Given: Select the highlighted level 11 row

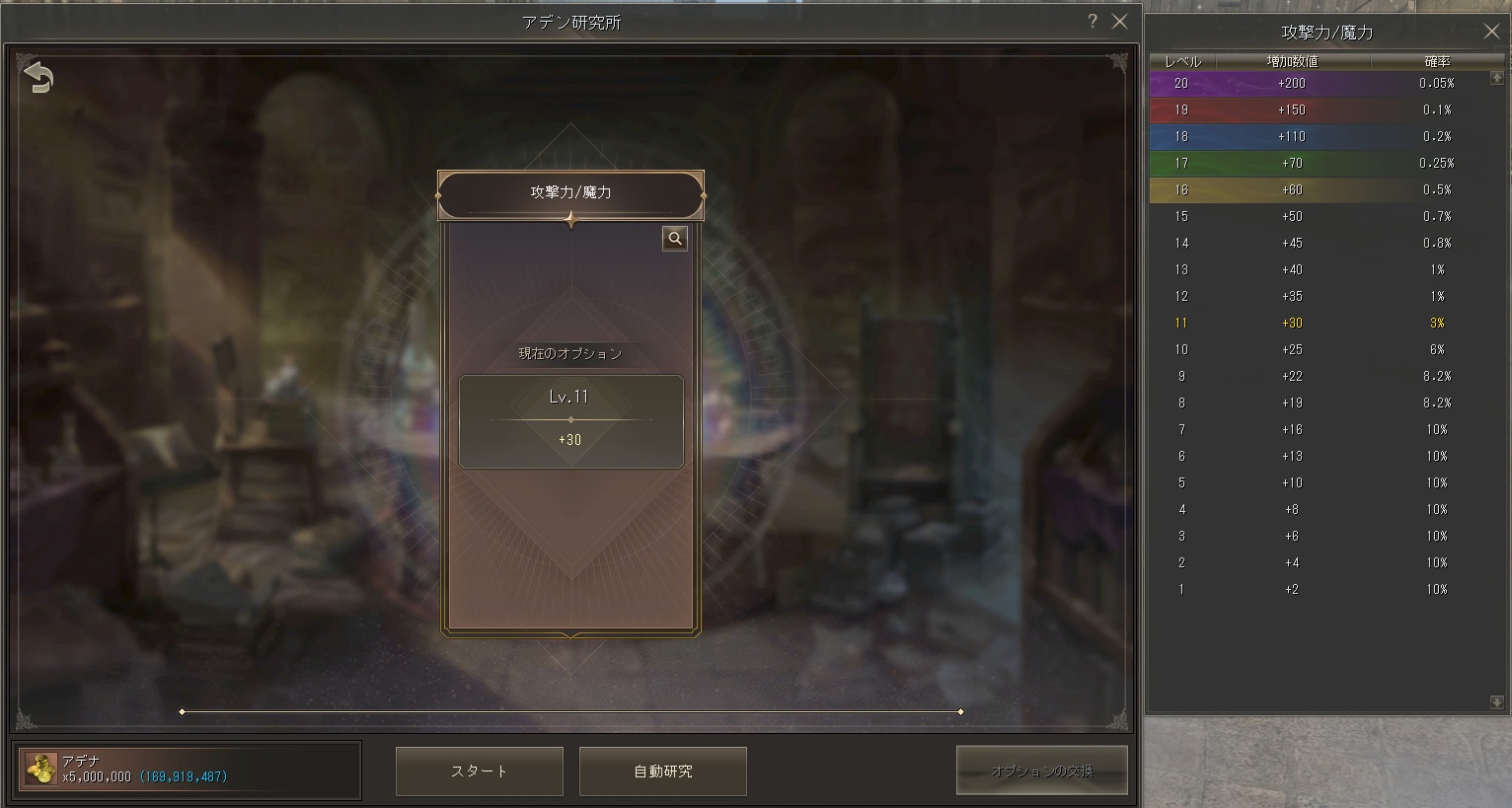Looking at the screenshot, I should pos(1323,323).
